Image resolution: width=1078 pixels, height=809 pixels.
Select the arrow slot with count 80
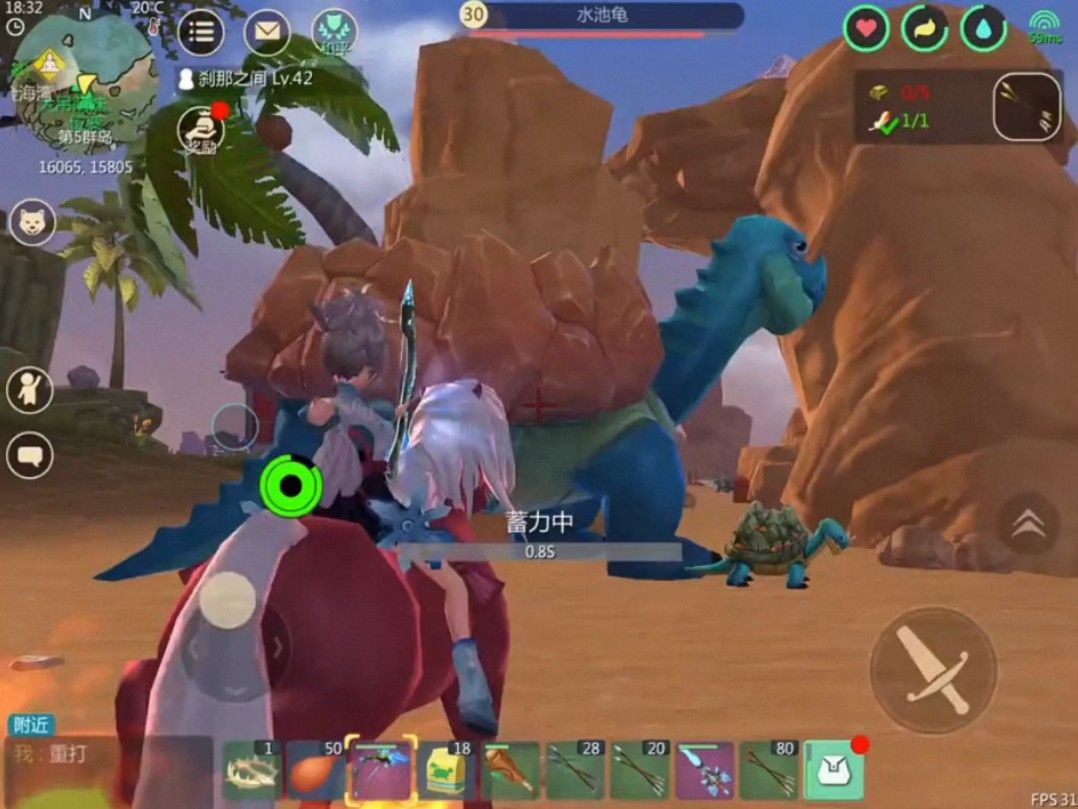[769, 770]
